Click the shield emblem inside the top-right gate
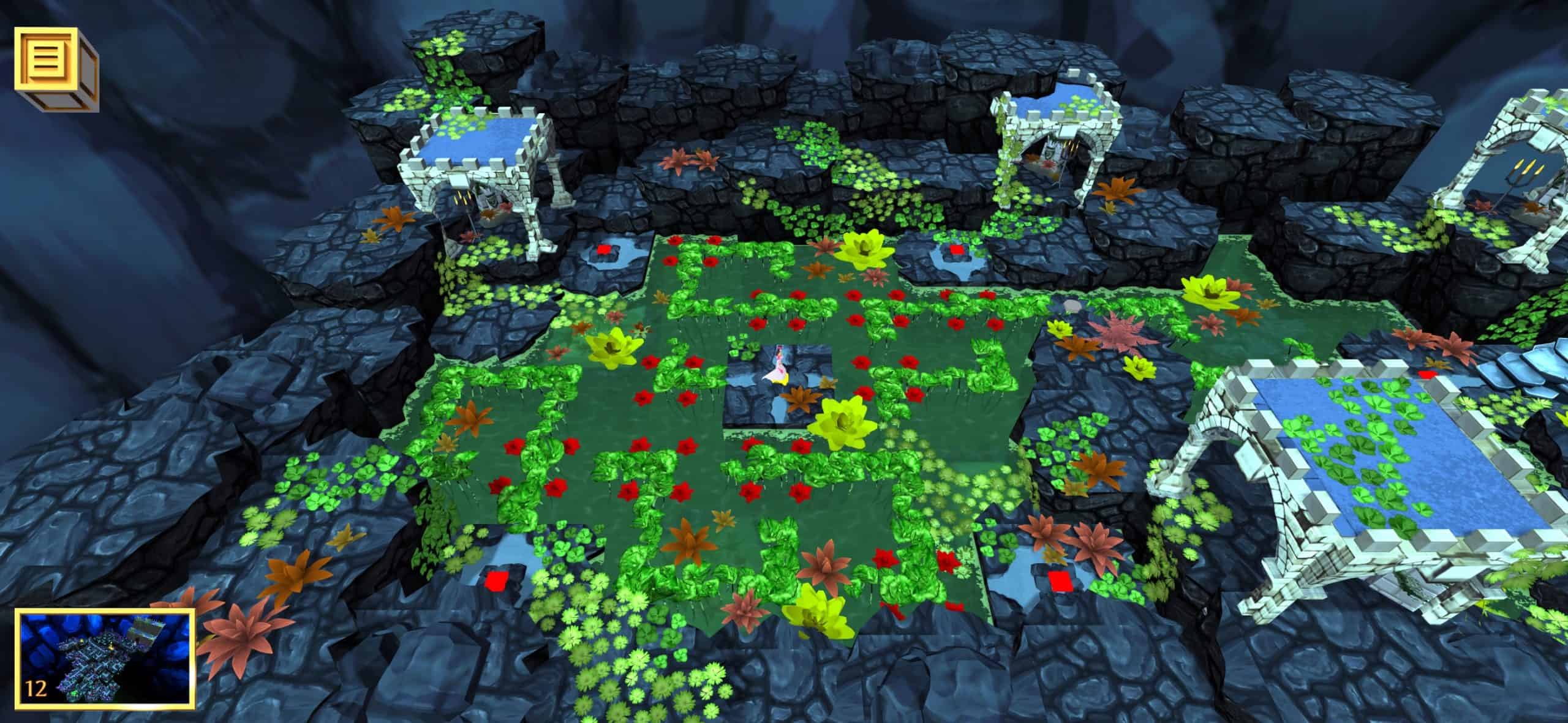This screenshot has width=1568, height=723. (x=1047, y=151)
